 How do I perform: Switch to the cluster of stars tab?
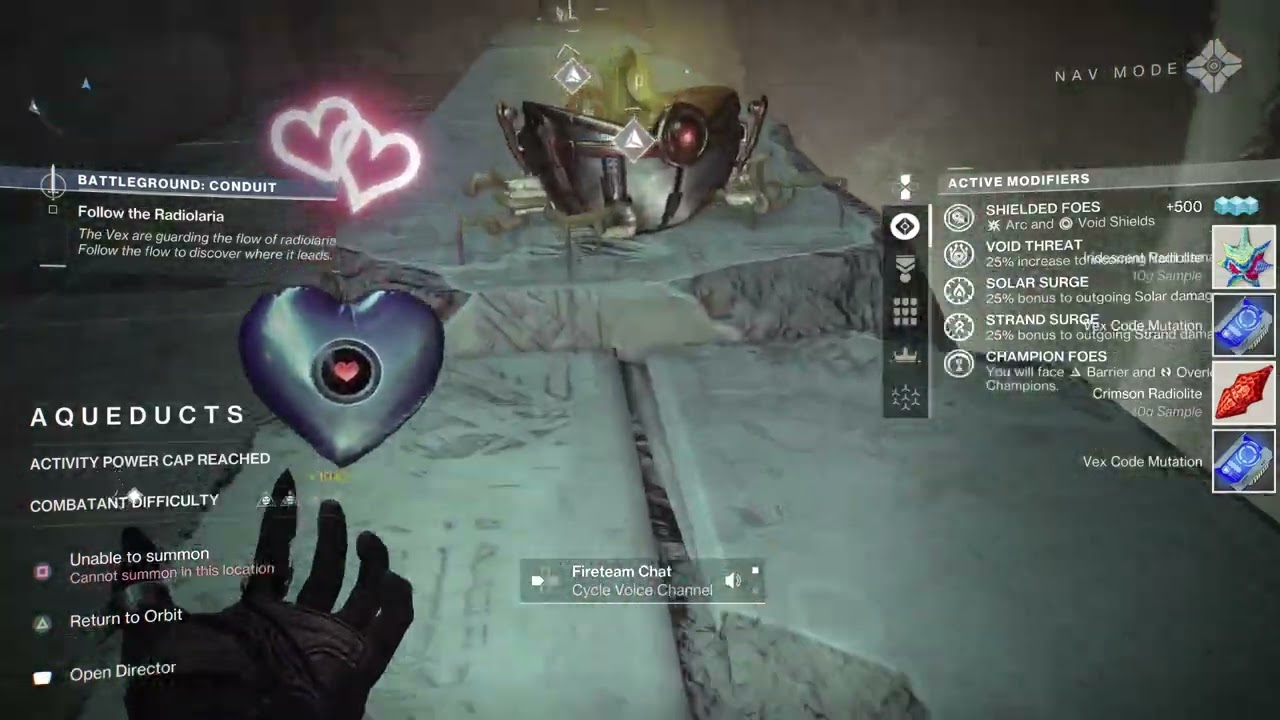tap(905, 398)
